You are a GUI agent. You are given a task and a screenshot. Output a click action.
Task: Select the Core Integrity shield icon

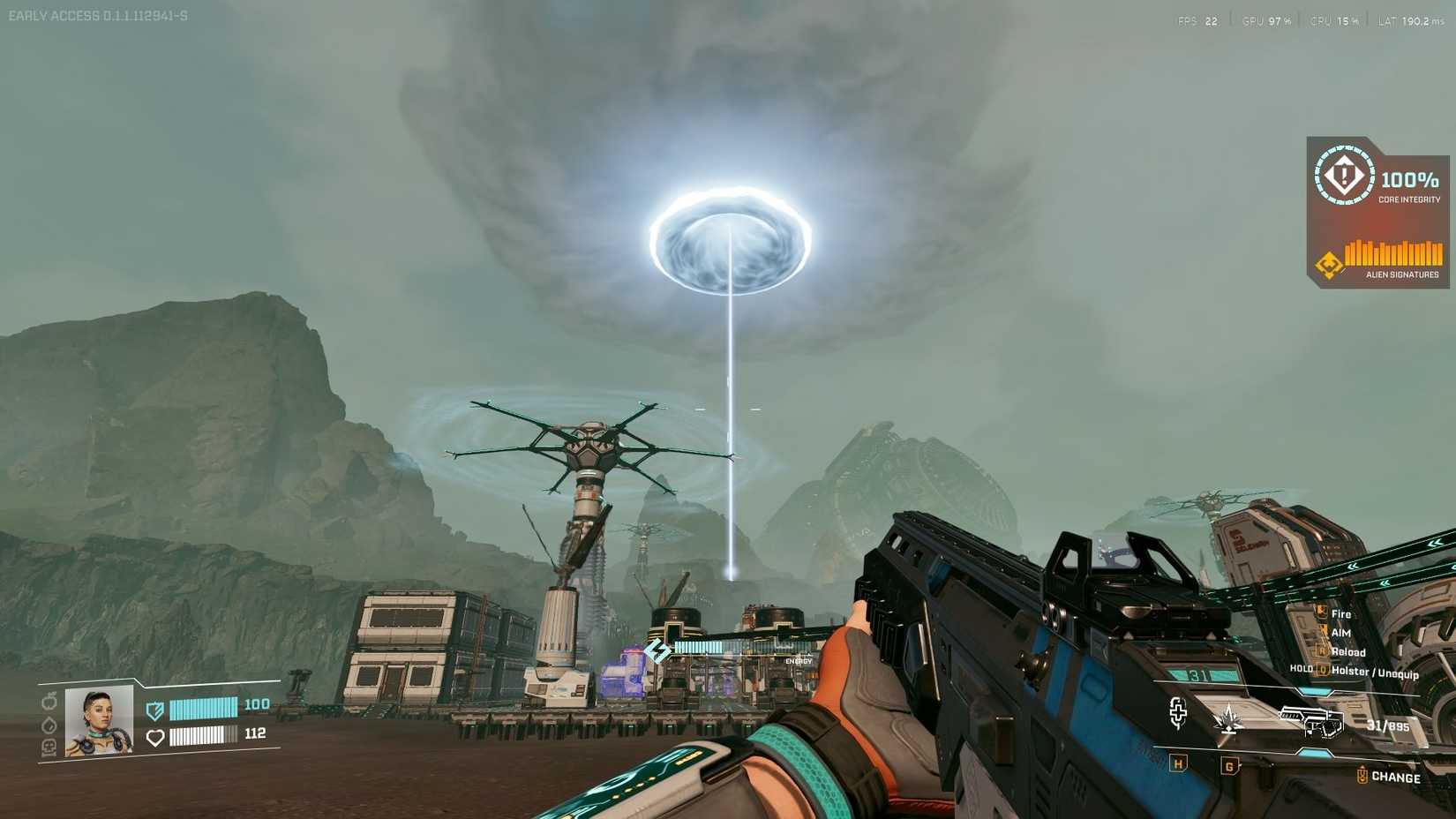[x=1344, y=177]
